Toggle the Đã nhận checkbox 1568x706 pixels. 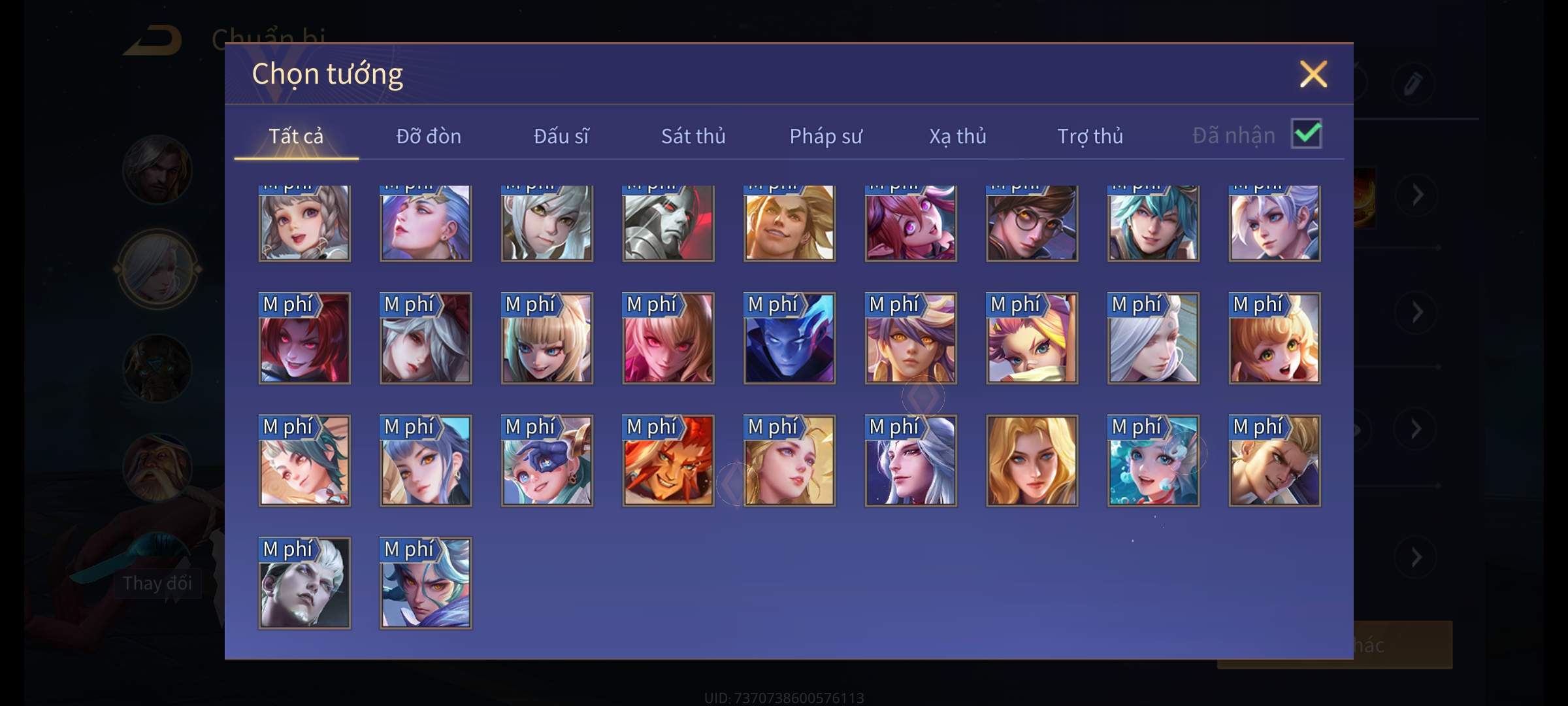(x=1307, y=134)
